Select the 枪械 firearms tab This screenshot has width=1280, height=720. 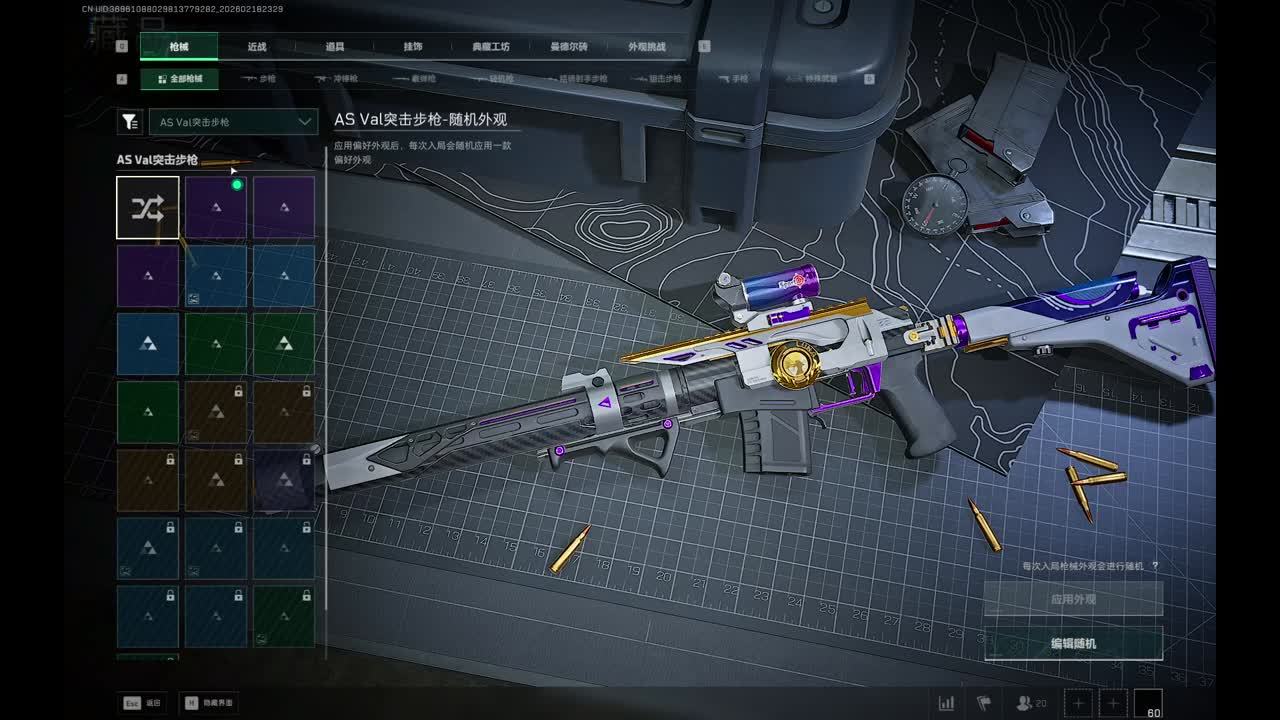(178, 47)
